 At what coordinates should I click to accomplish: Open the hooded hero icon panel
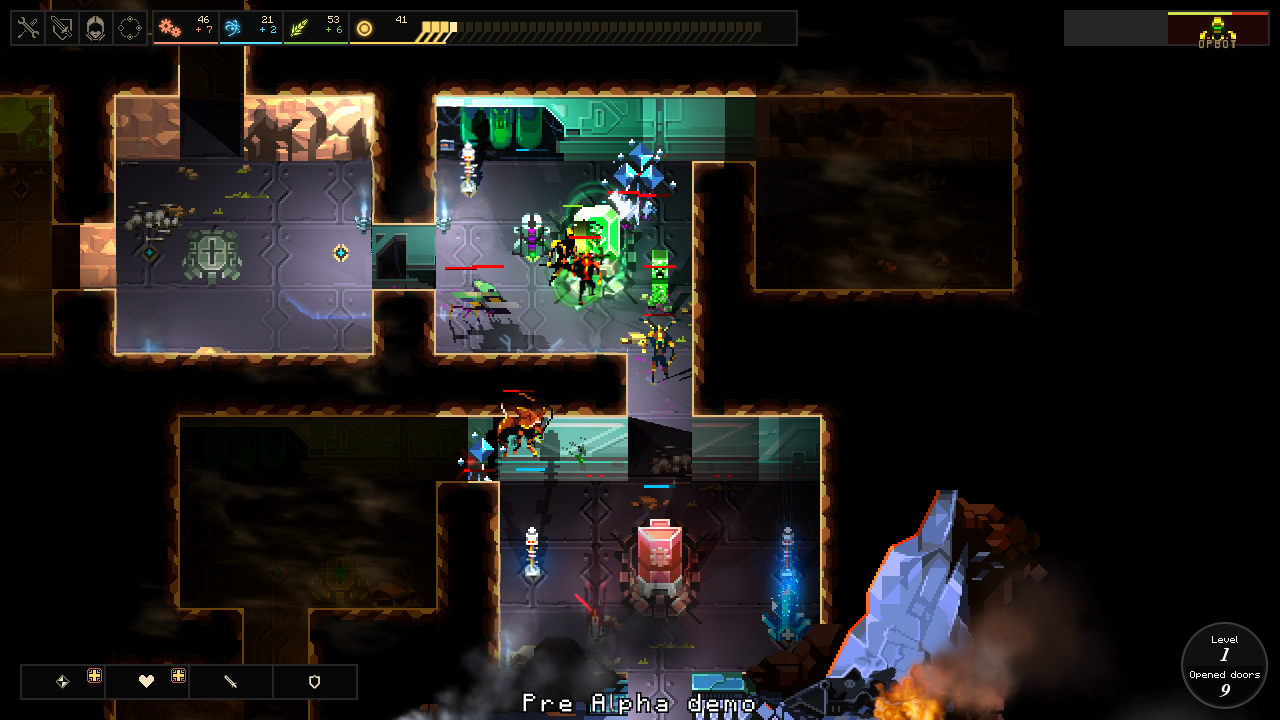click(x=96, y=29)
